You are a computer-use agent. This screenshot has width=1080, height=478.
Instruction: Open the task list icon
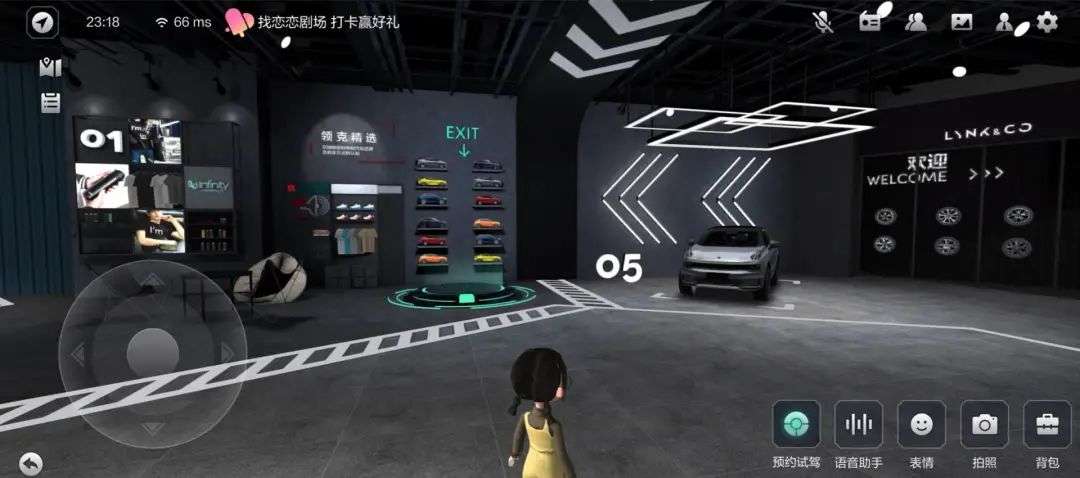click(x=50, y=102)
